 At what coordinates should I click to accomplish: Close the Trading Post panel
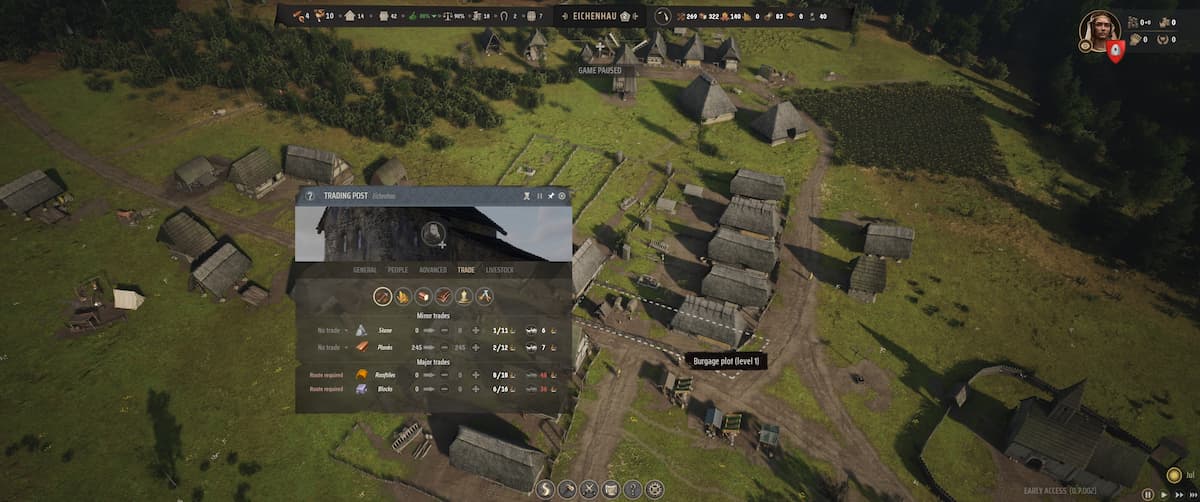pyautogui.click(x=562, y=196)
